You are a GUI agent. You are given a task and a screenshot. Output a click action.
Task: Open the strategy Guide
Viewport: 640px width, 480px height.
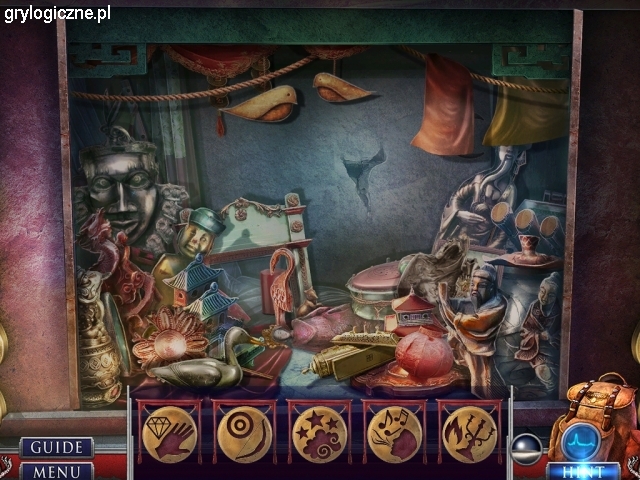click(x=55, y=447)
